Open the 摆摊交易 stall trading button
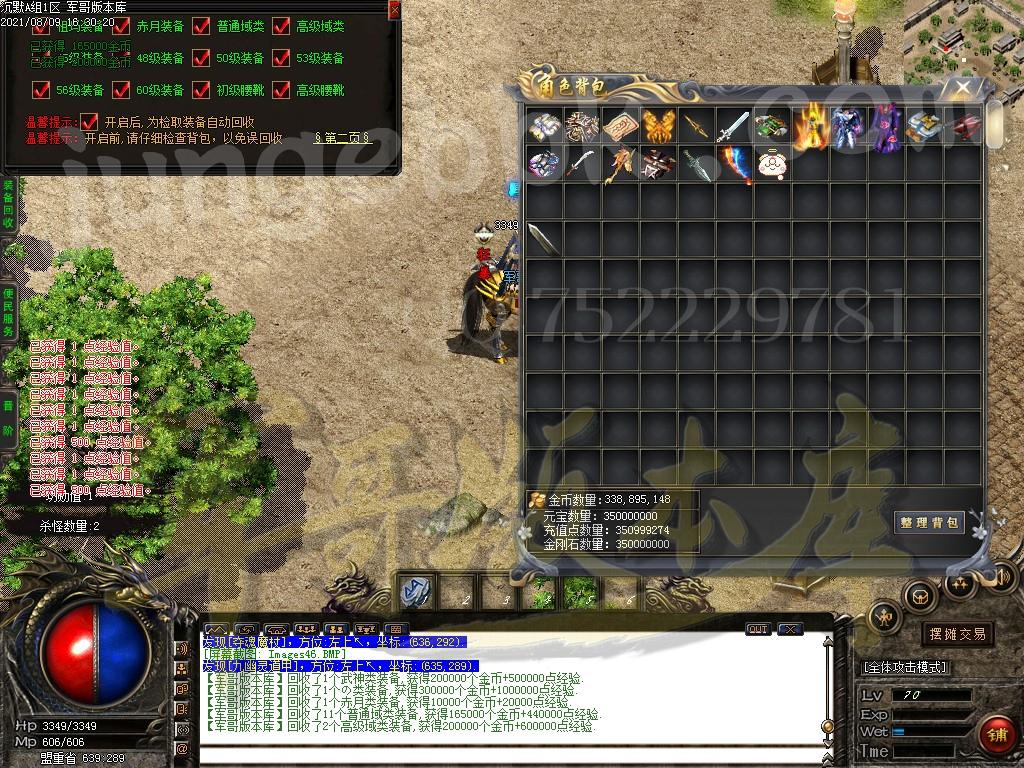 tap(957, 634)
